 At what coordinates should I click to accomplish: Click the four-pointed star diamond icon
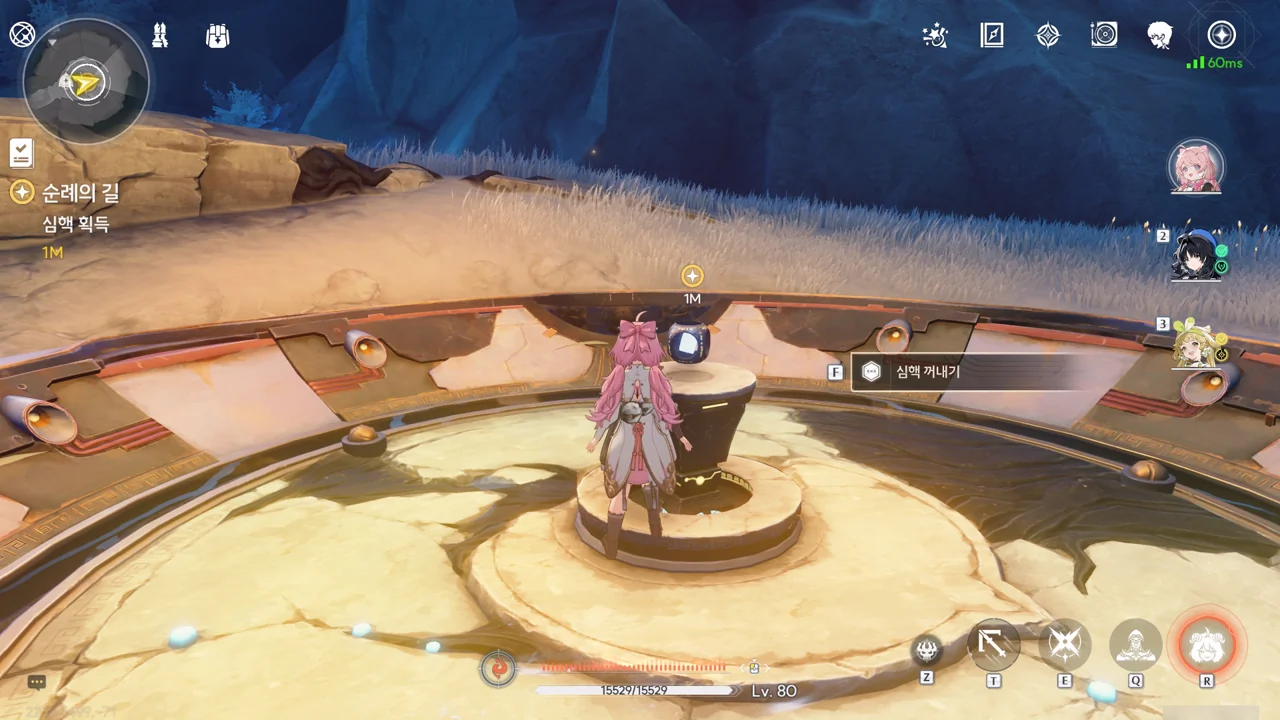(x=1047, y=36)
